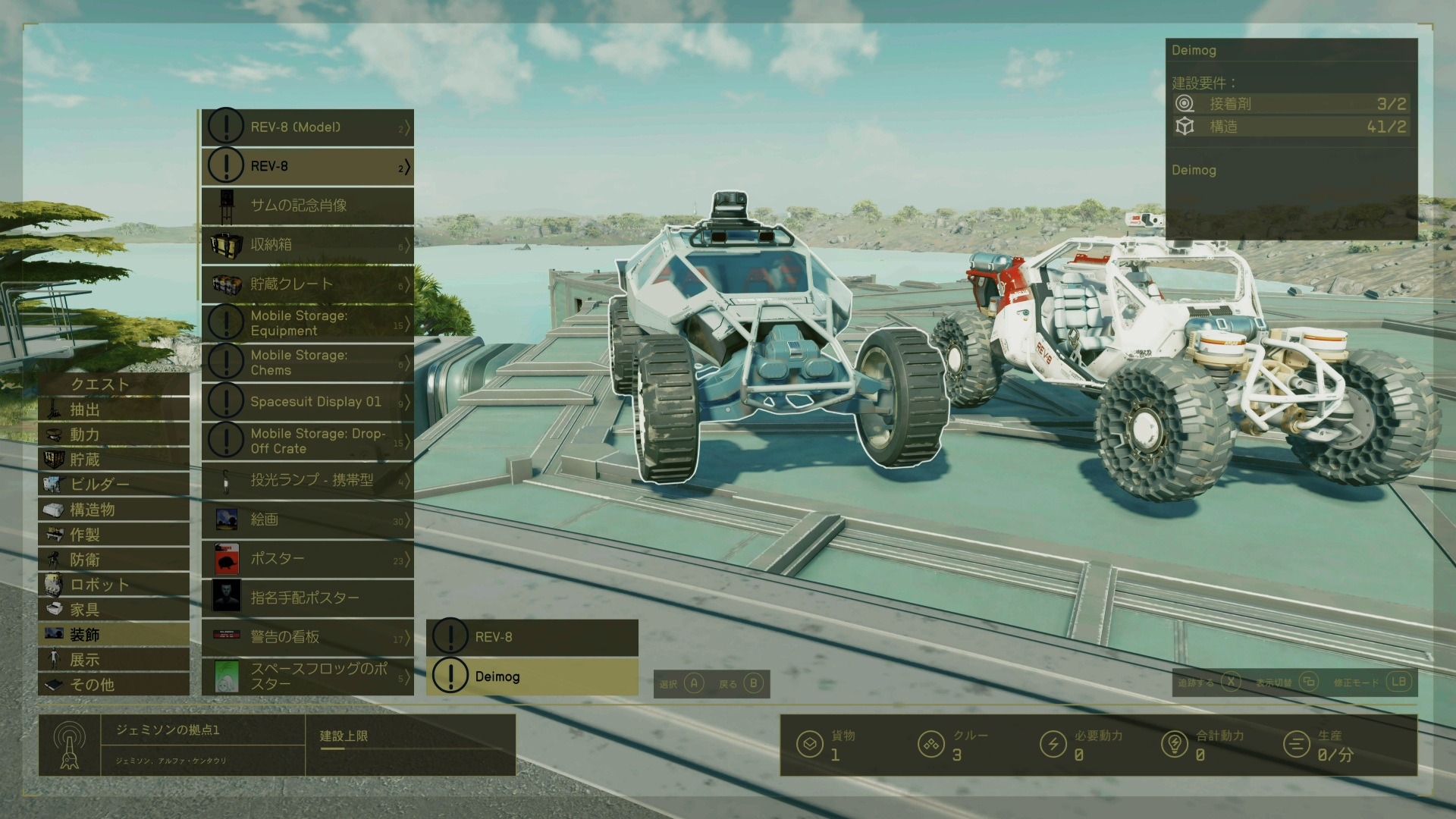1456x819 pixels.
Task: Select Spacesuit Display 01
Action: tap(307, 401)
